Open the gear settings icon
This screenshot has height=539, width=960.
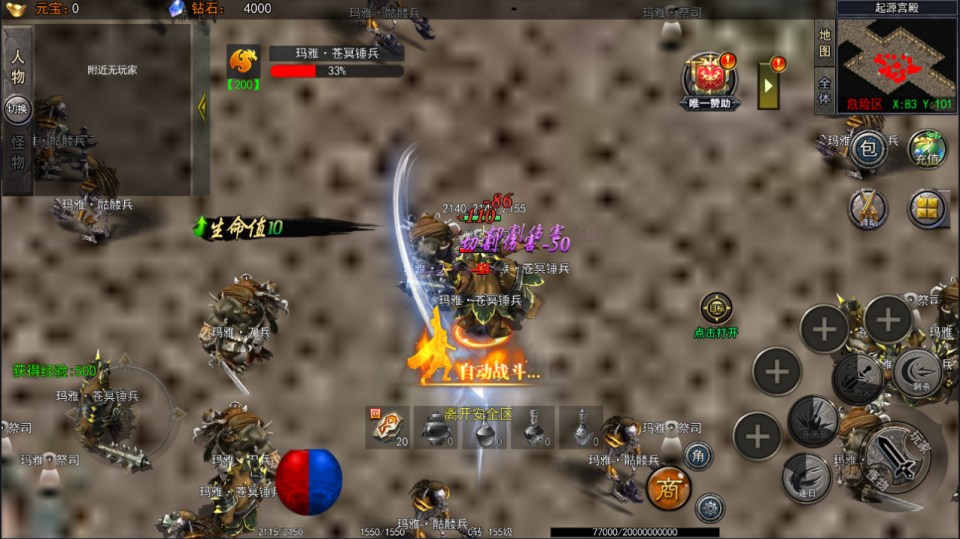click(709, 507)
